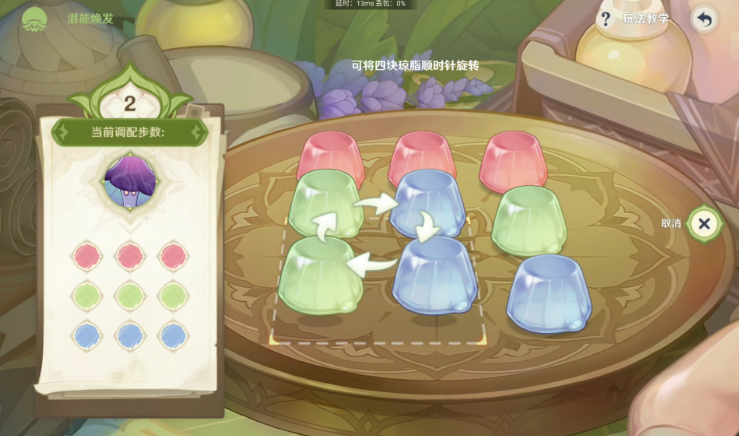The height and width of the screenshot is (436, 739).
Task: Cancel the rotation with the 取消 X button
Action: coord(704,223)
